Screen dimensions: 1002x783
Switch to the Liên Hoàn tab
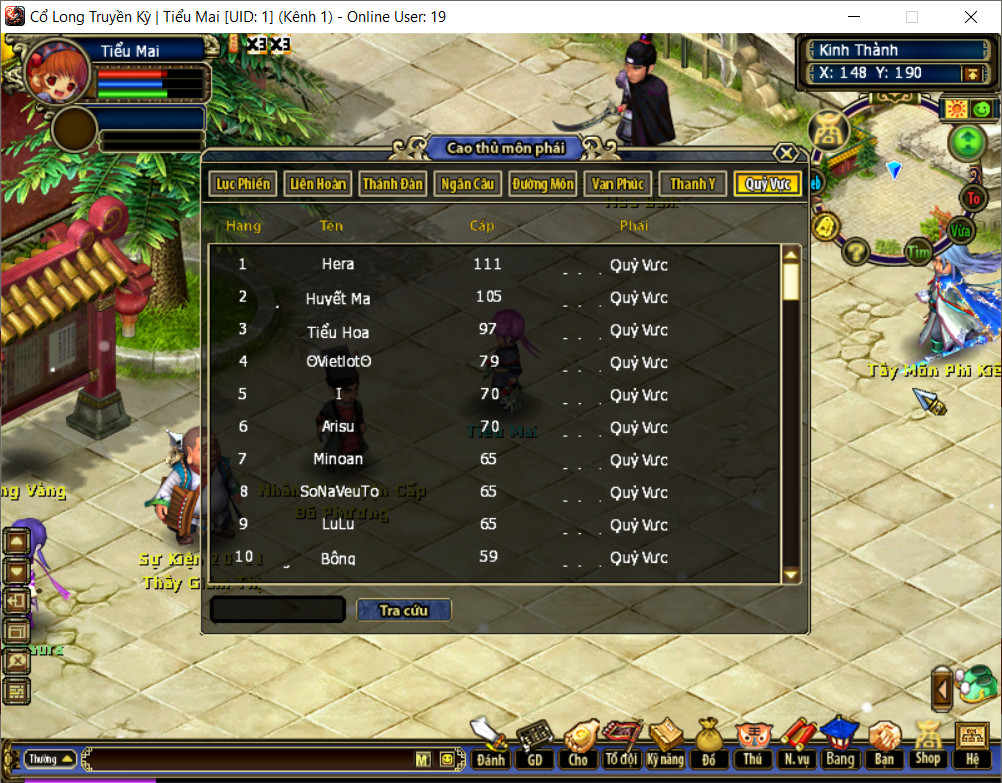[317, 184]
